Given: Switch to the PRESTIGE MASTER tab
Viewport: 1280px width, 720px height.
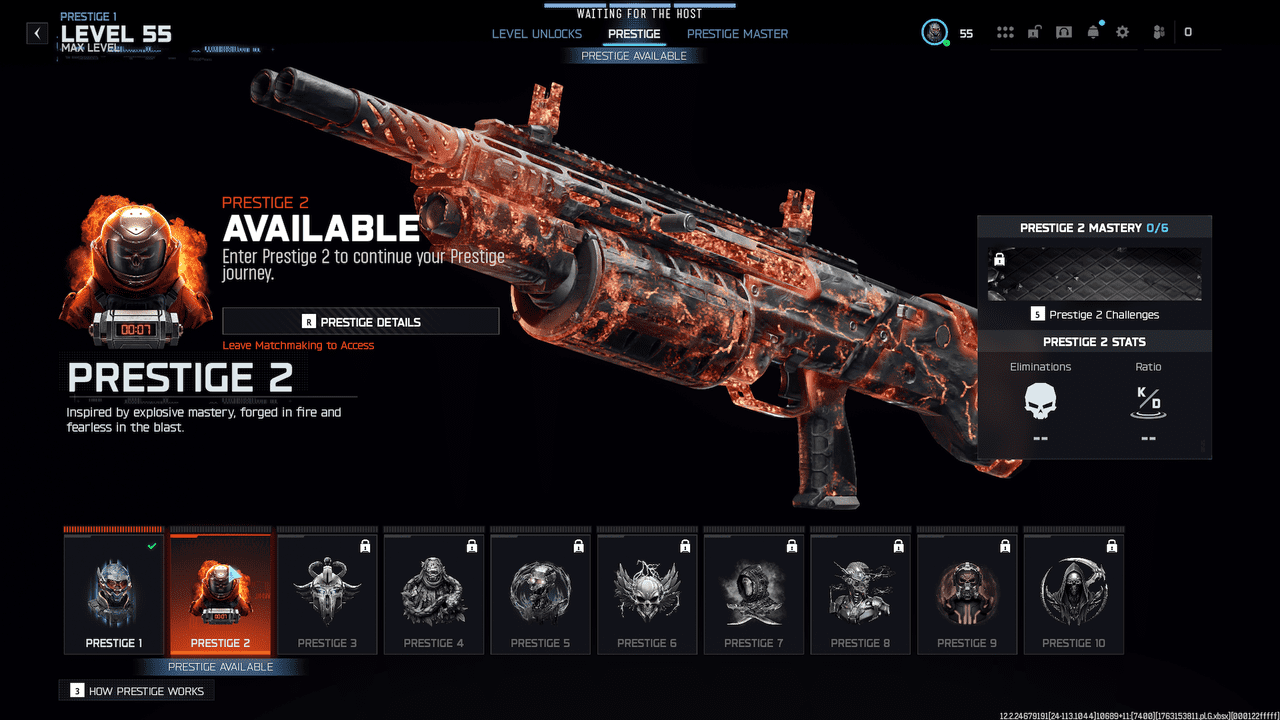Looking at the screenshot, I should 736,33.
